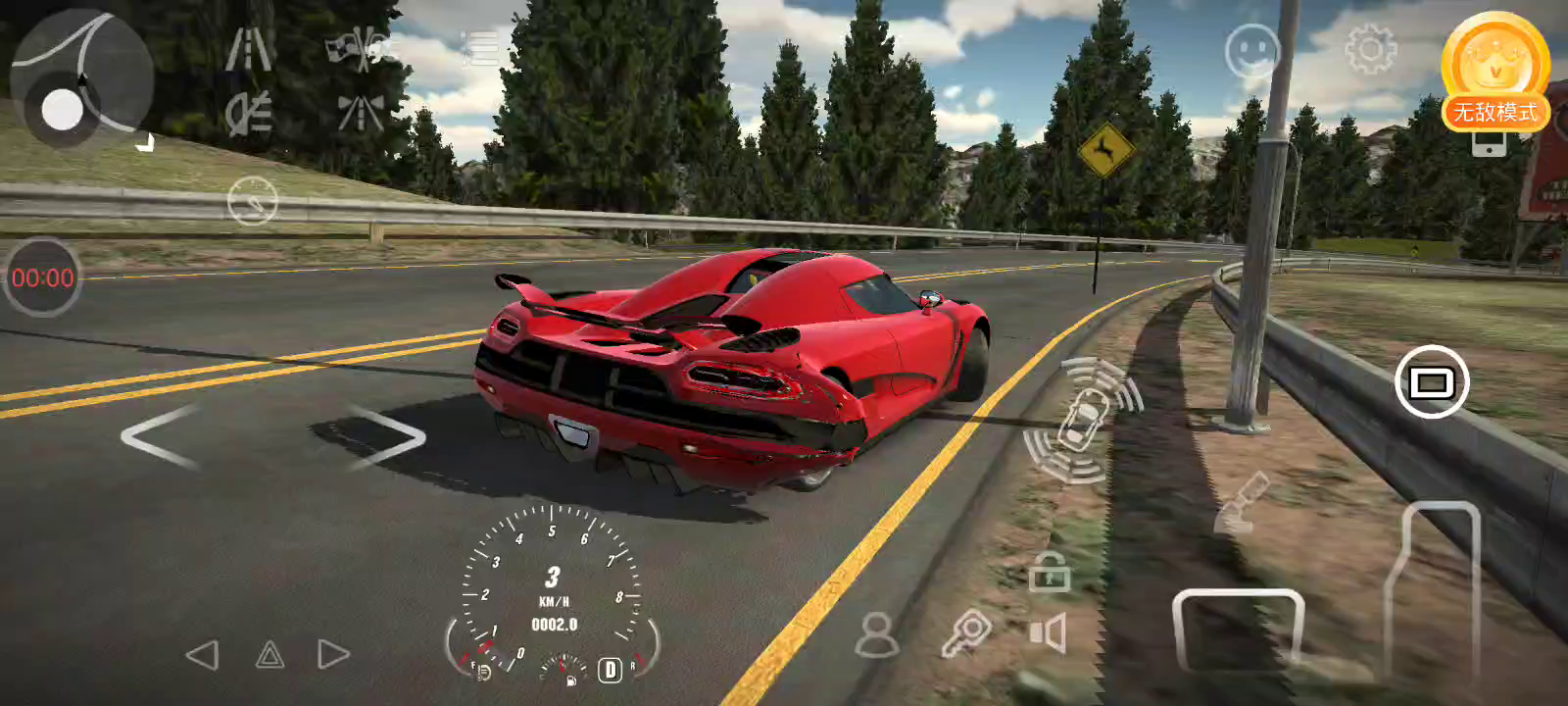Steer left with the large left chevron
The width and height of the screenshot is (1568, 706).
pos(159,437)
